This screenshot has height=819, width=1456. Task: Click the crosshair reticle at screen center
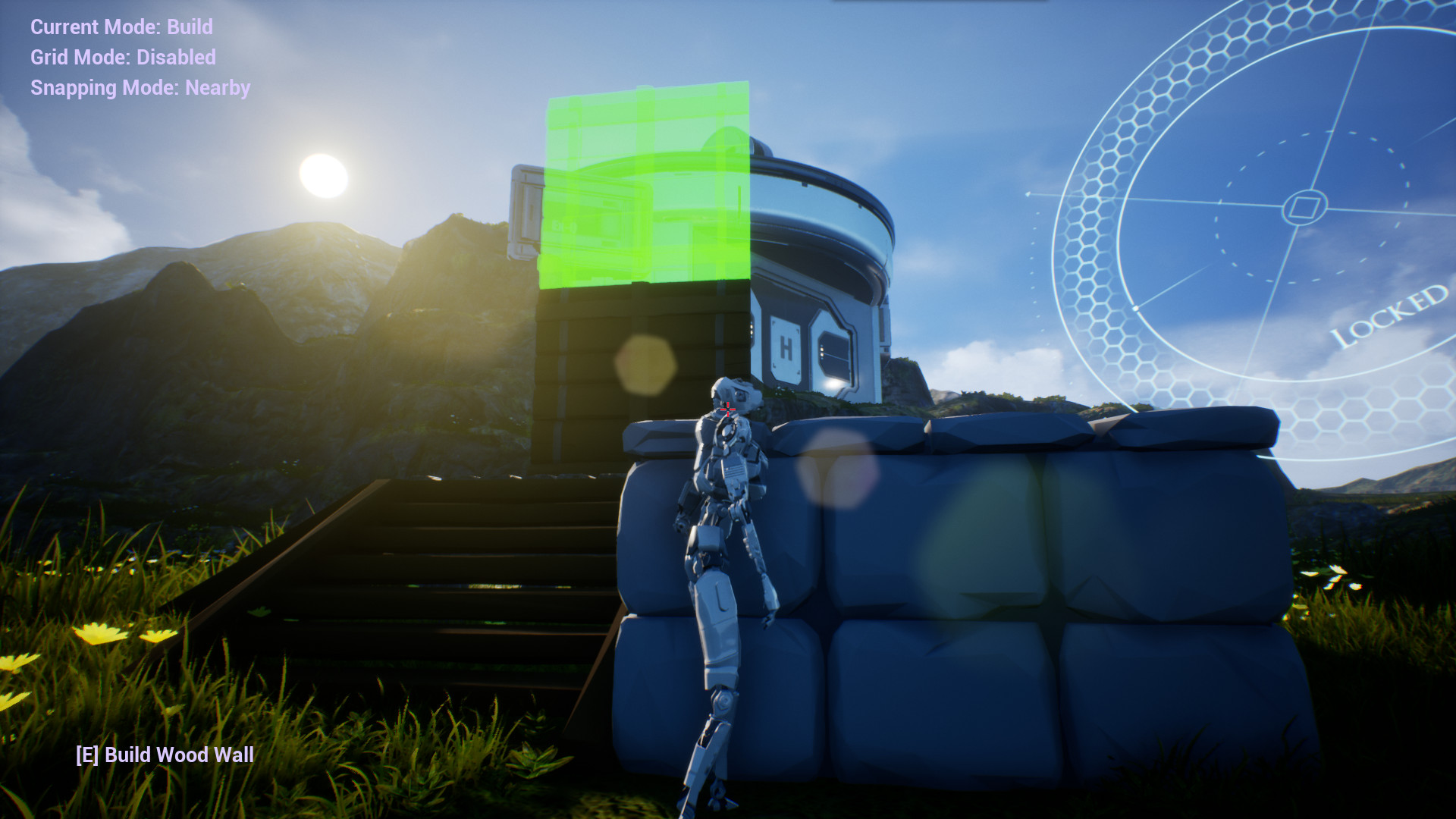[x=727, y=409]
